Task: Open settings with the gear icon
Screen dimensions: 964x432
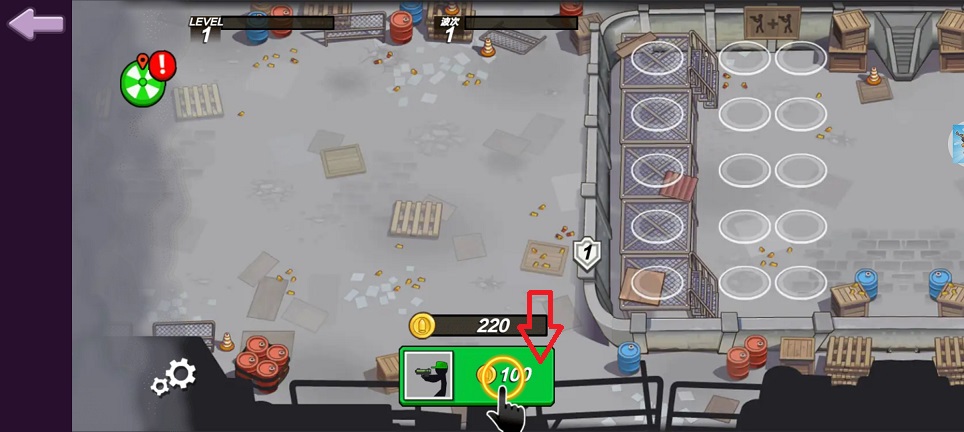Action: pyautogui.click(x=174, y=377)
